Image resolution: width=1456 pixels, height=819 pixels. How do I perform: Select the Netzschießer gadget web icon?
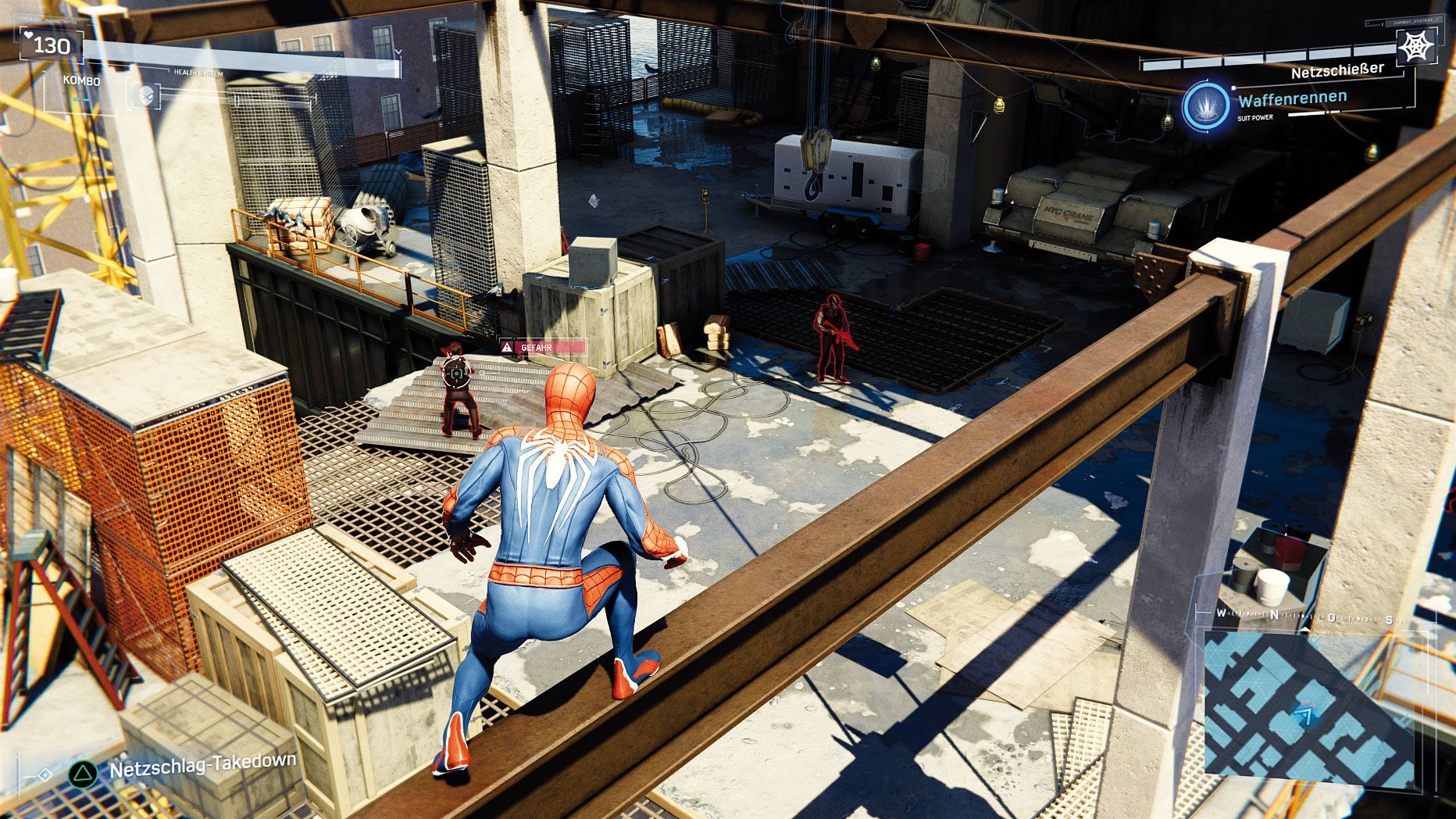1415,47
